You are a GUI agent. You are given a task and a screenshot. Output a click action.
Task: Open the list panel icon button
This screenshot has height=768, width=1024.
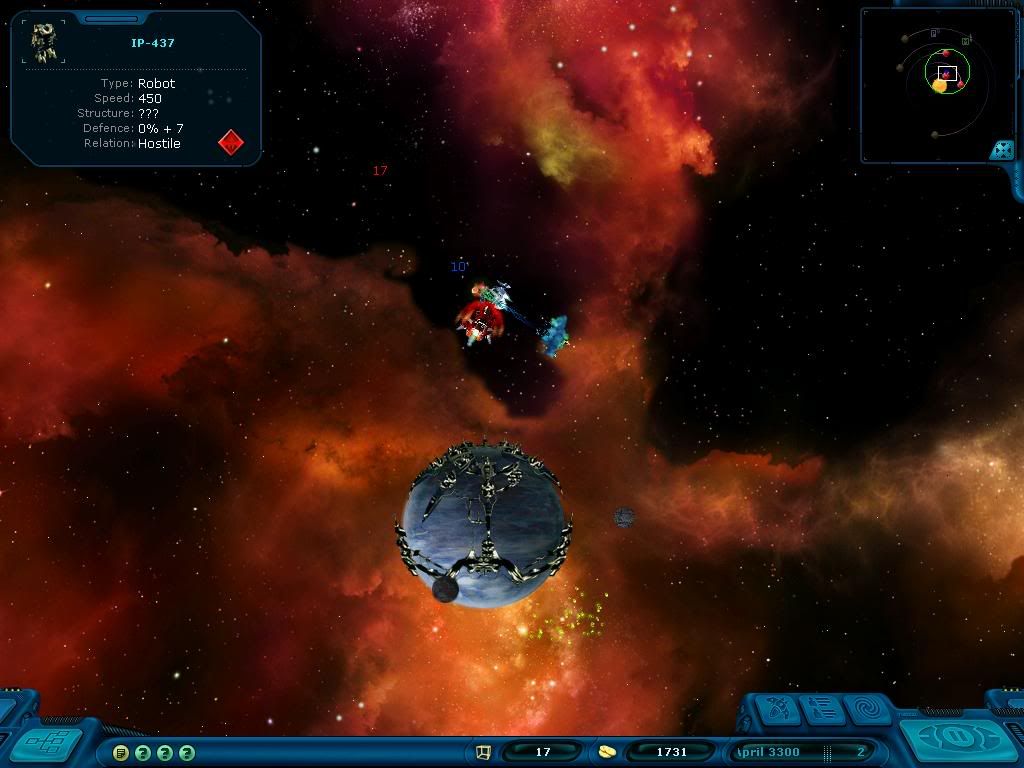[820, 710]
